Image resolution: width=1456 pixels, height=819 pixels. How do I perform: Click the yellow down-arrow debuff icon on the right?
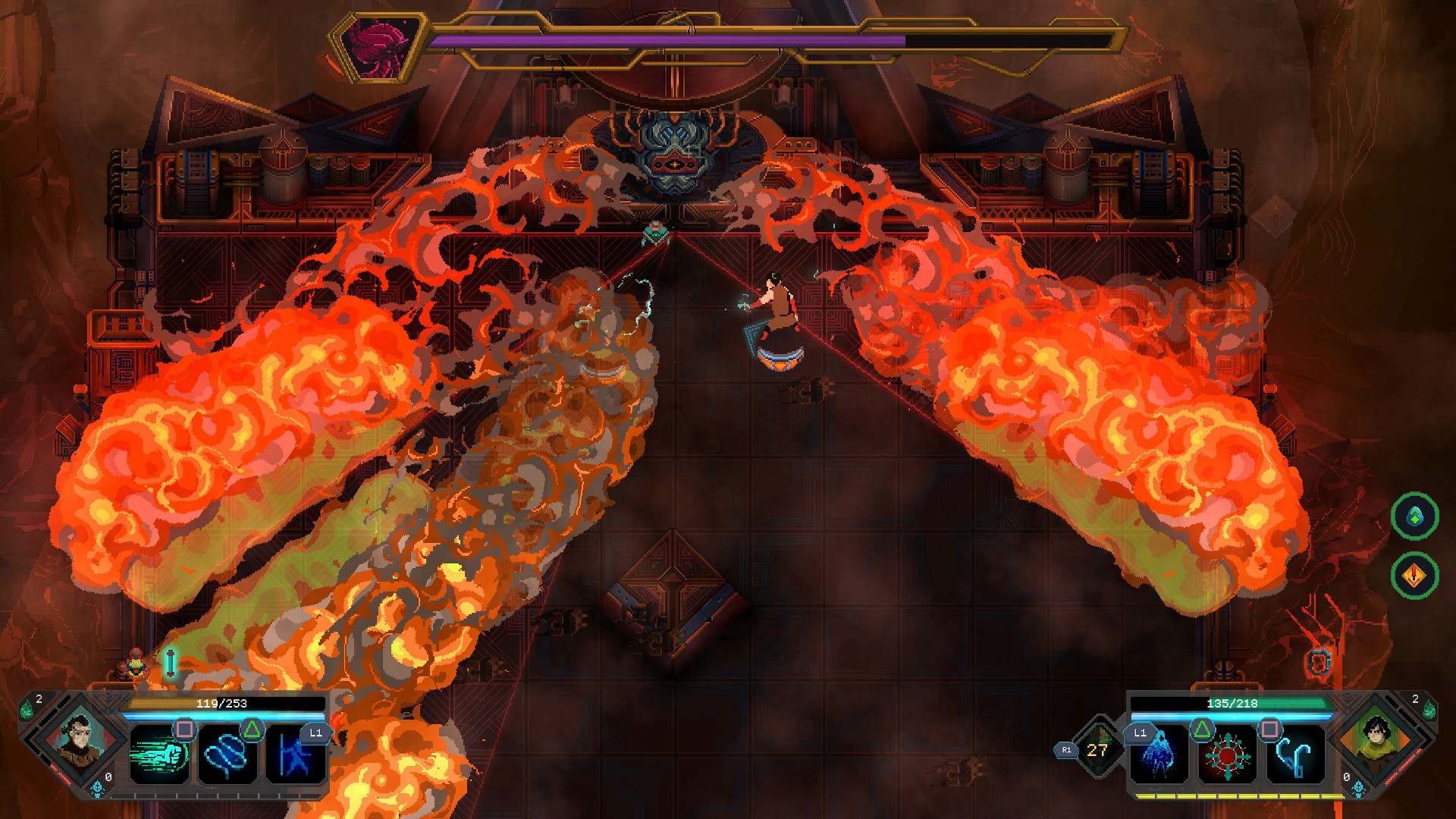1415,576
